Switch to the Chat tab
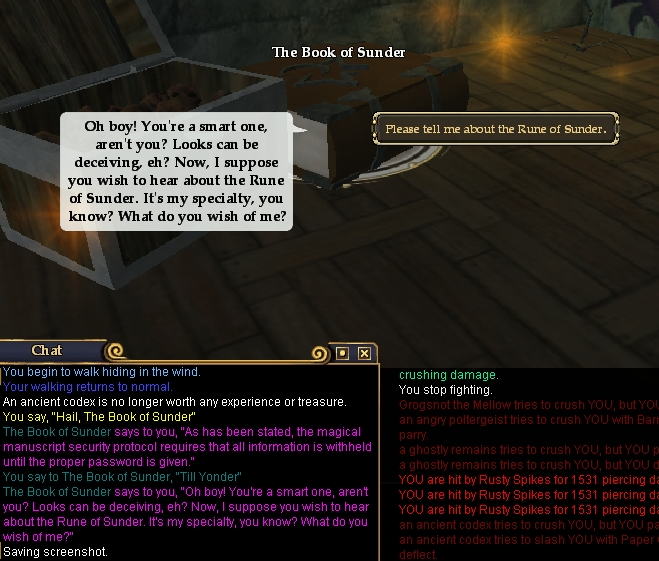The width and height of the screenshot is (659, 561). pos(48,350)
